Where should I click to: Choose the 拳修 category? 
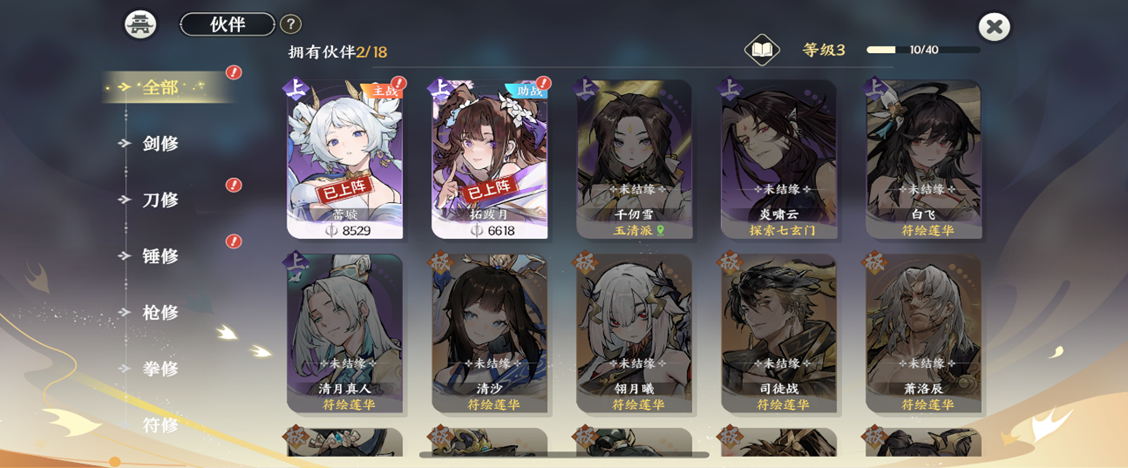(x=160, y=368)
